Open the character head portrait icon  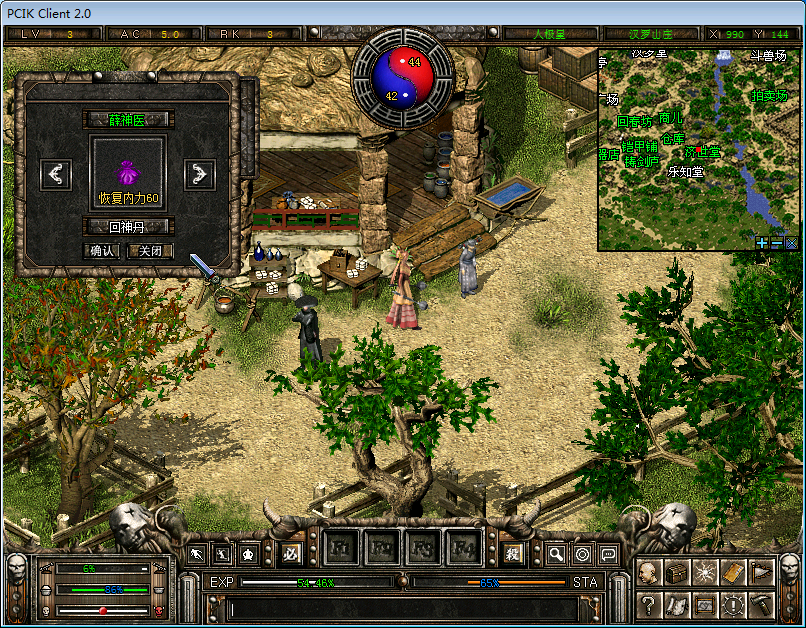coord(648,573)
